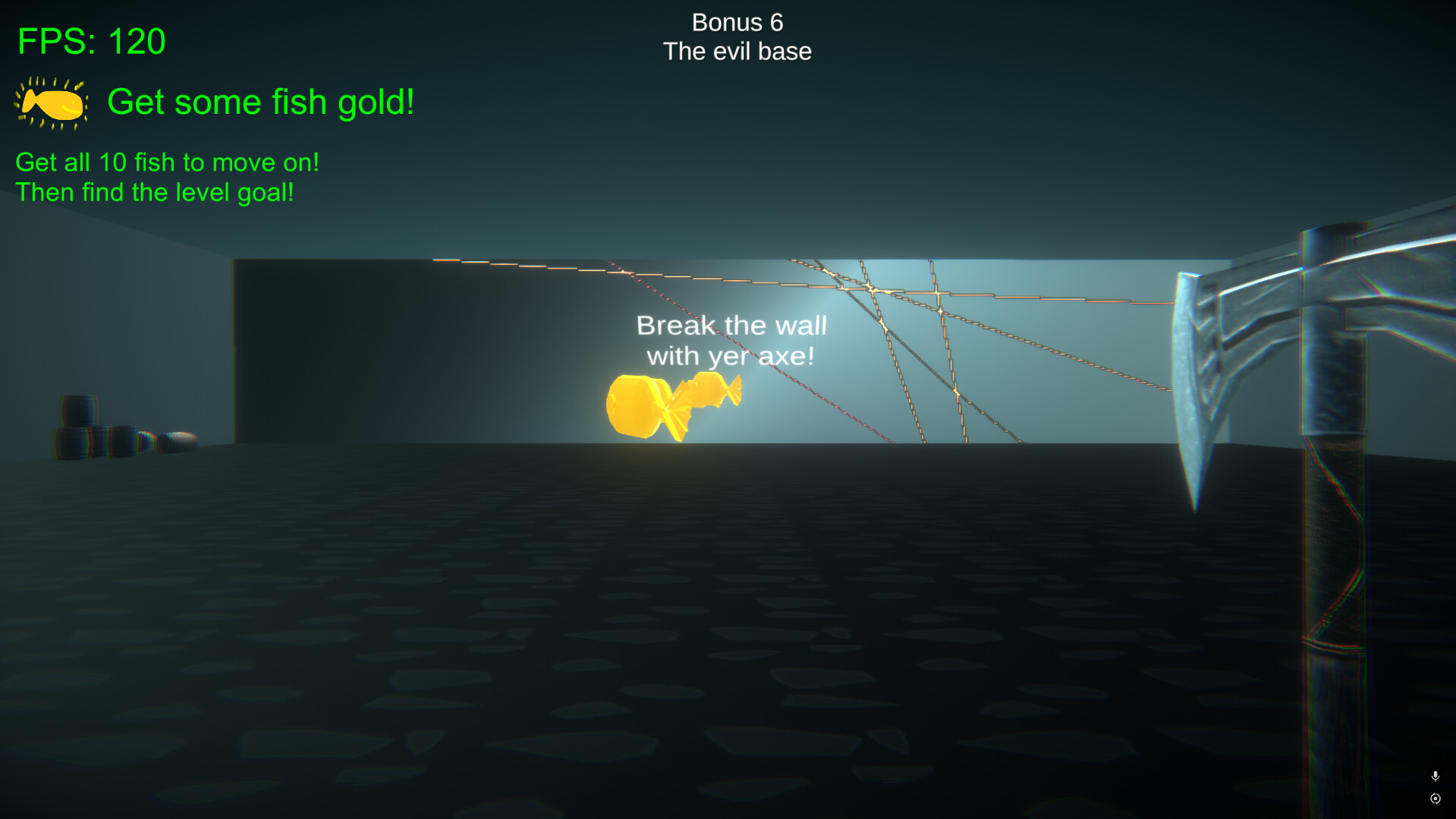Expand the 'Get some fish gold!' objective header
This screenshot has width=1456, height=819.
coord(261,101)
